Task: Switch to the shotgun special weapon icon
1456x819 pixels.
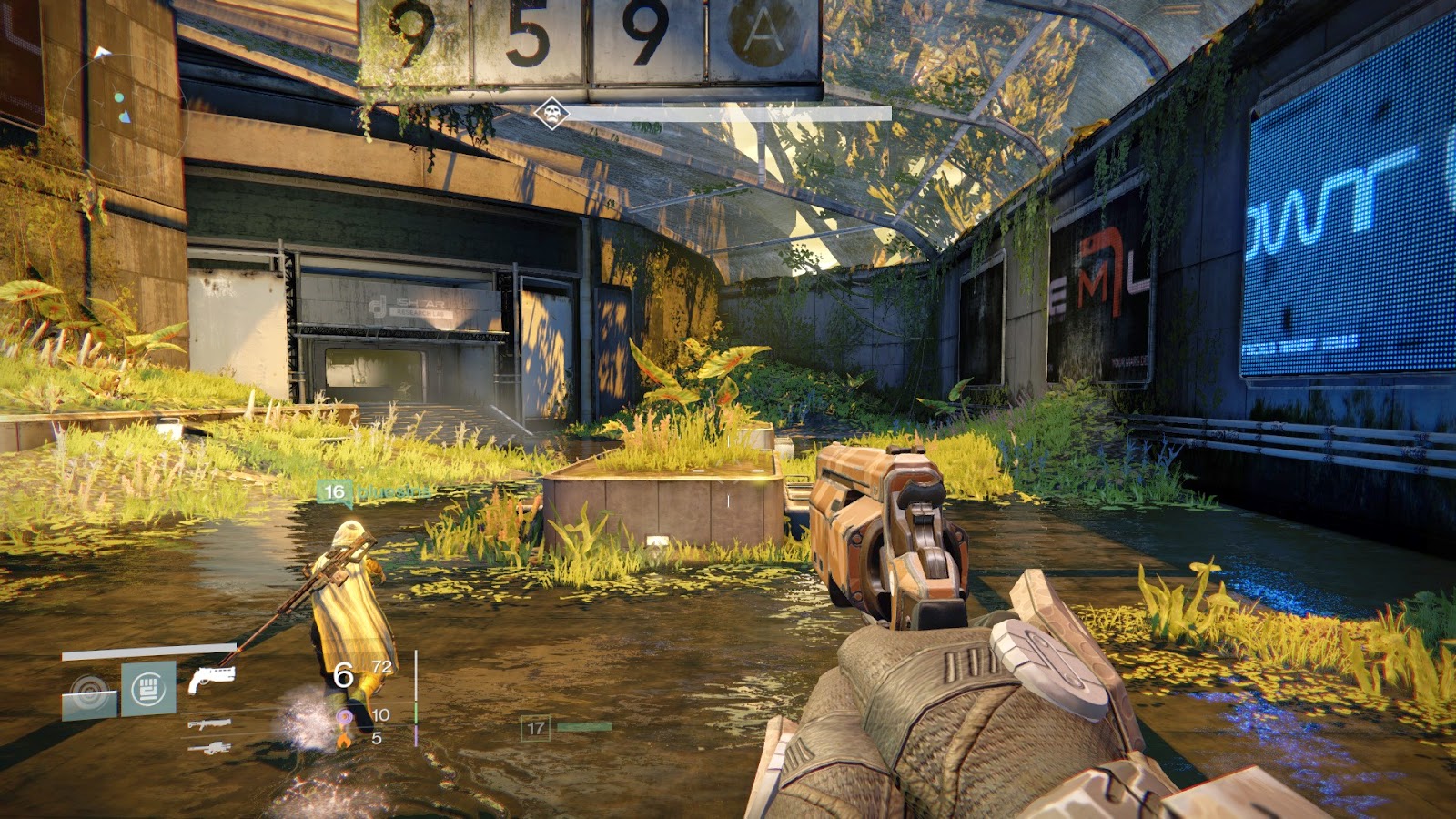Action: [x=209, y=724]
